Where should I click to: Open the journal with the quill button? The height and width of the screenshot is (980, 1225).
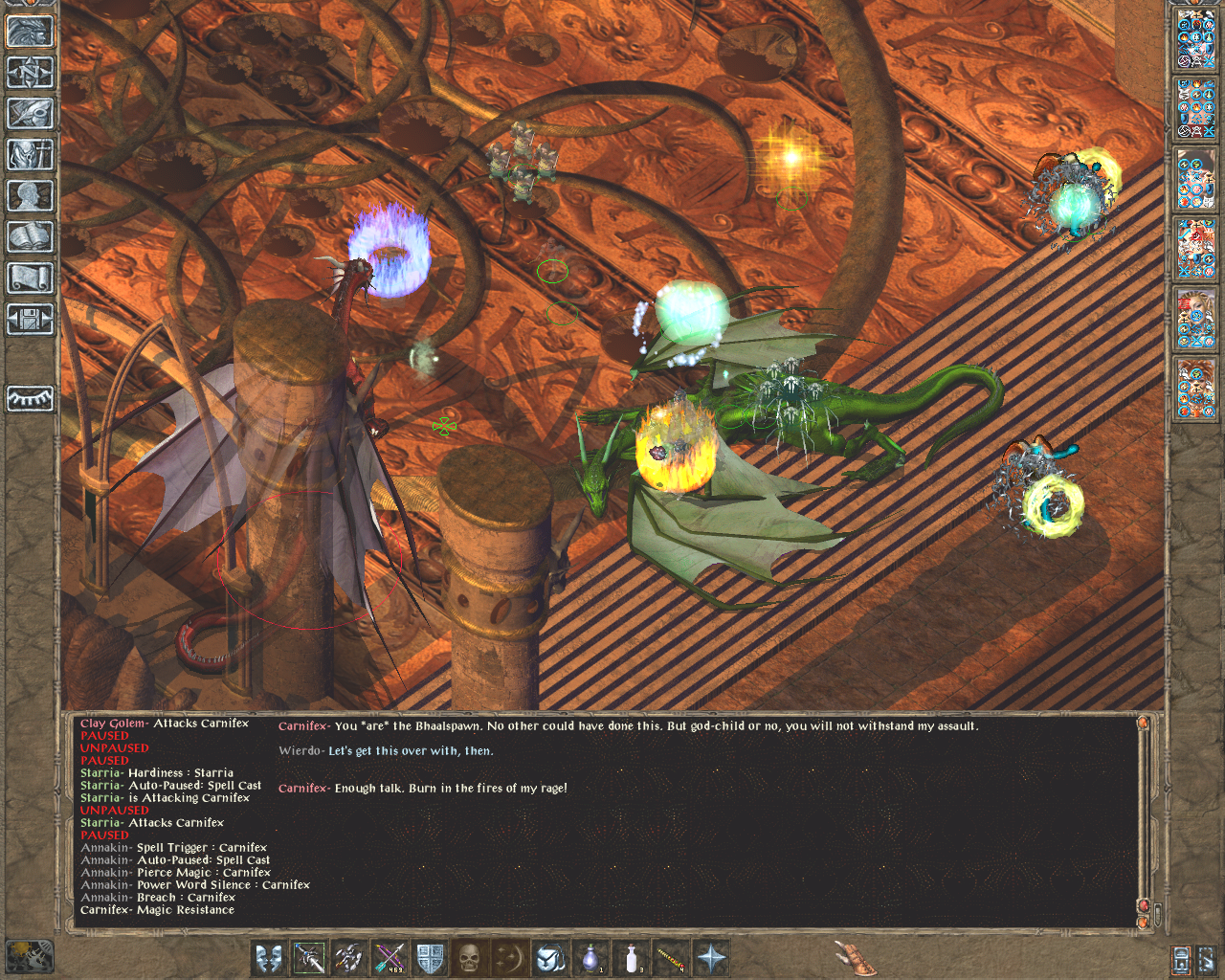pyautogui.click(x=30, y=114)
